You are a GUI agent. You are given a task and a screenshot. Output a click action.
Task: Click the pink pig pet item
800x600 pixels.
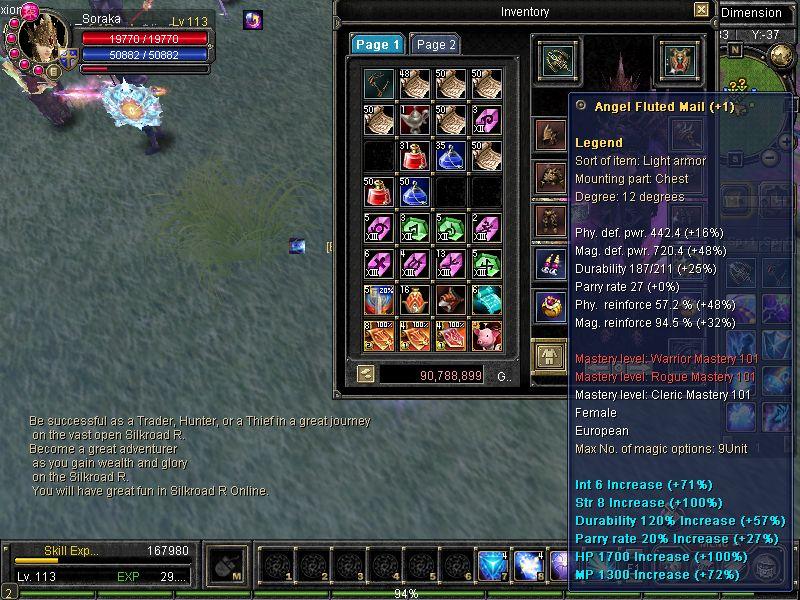tap(487, 336)
